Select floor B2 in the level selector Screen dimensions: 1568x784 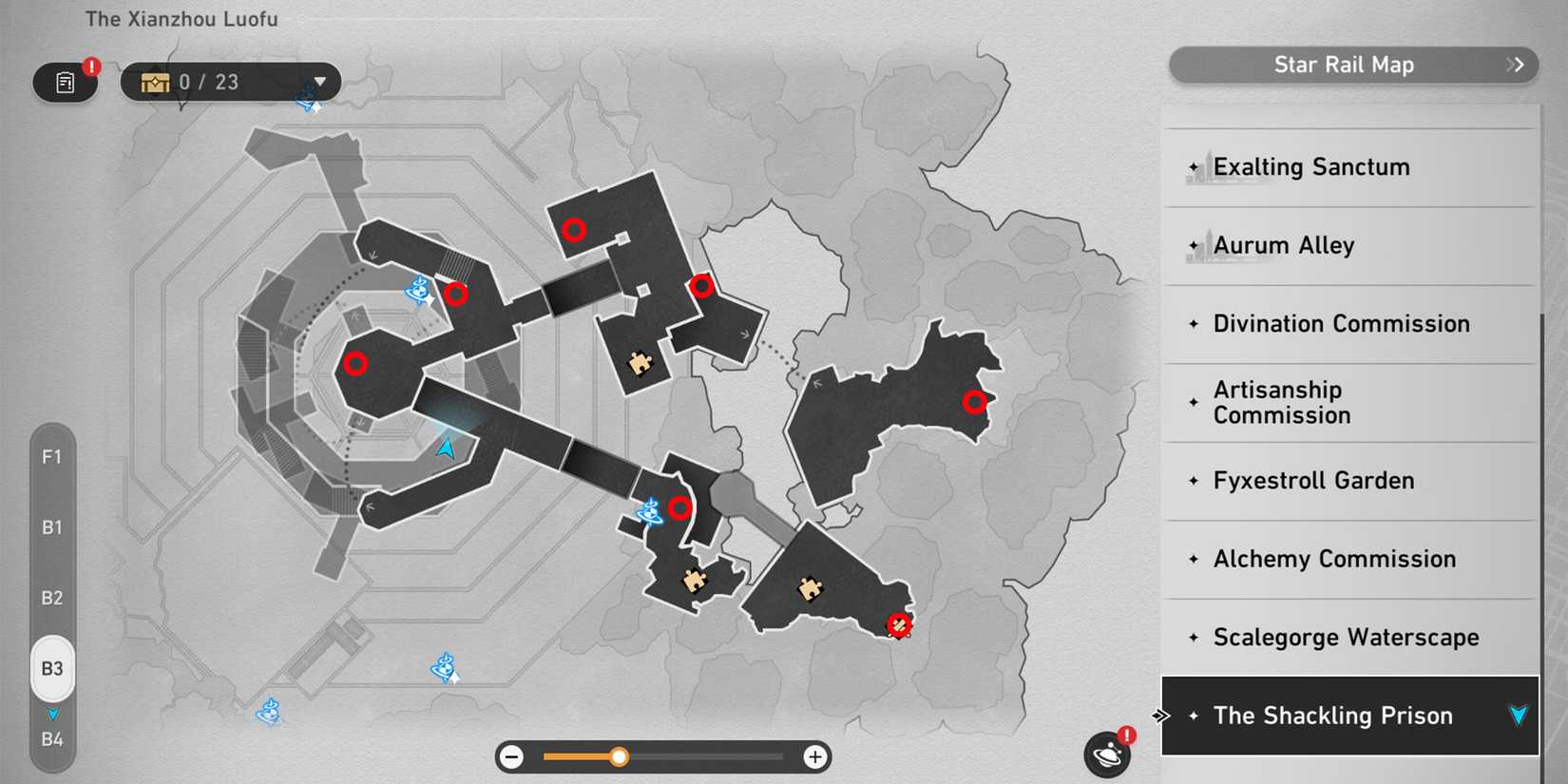point(52,598)
